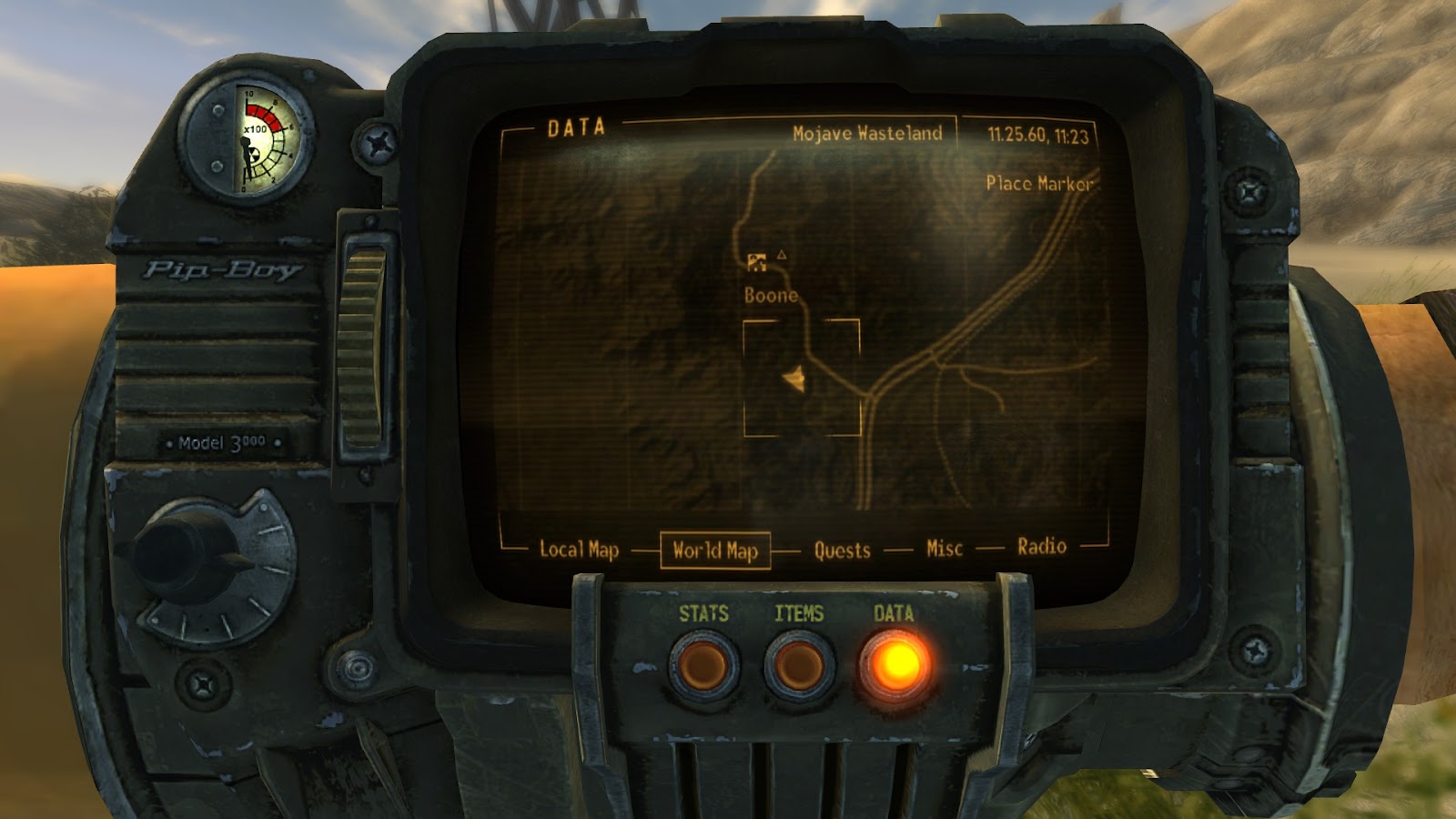The image size is (1456, 819).
Task: Select the player position arrow cursor
Action: point(794,377)
